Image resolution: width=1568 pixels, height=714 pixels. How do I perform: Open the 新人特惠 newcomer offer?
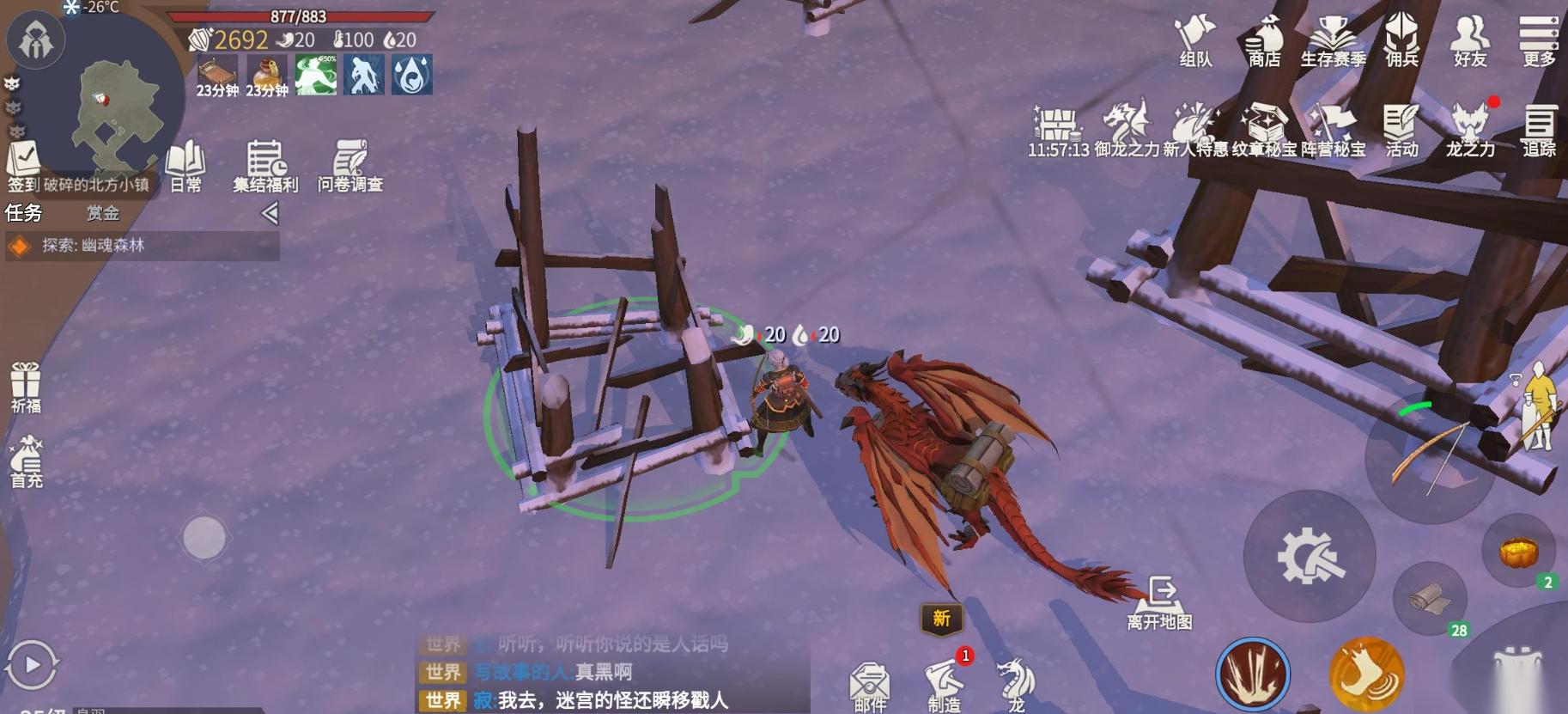click(x=1194, y=125)
